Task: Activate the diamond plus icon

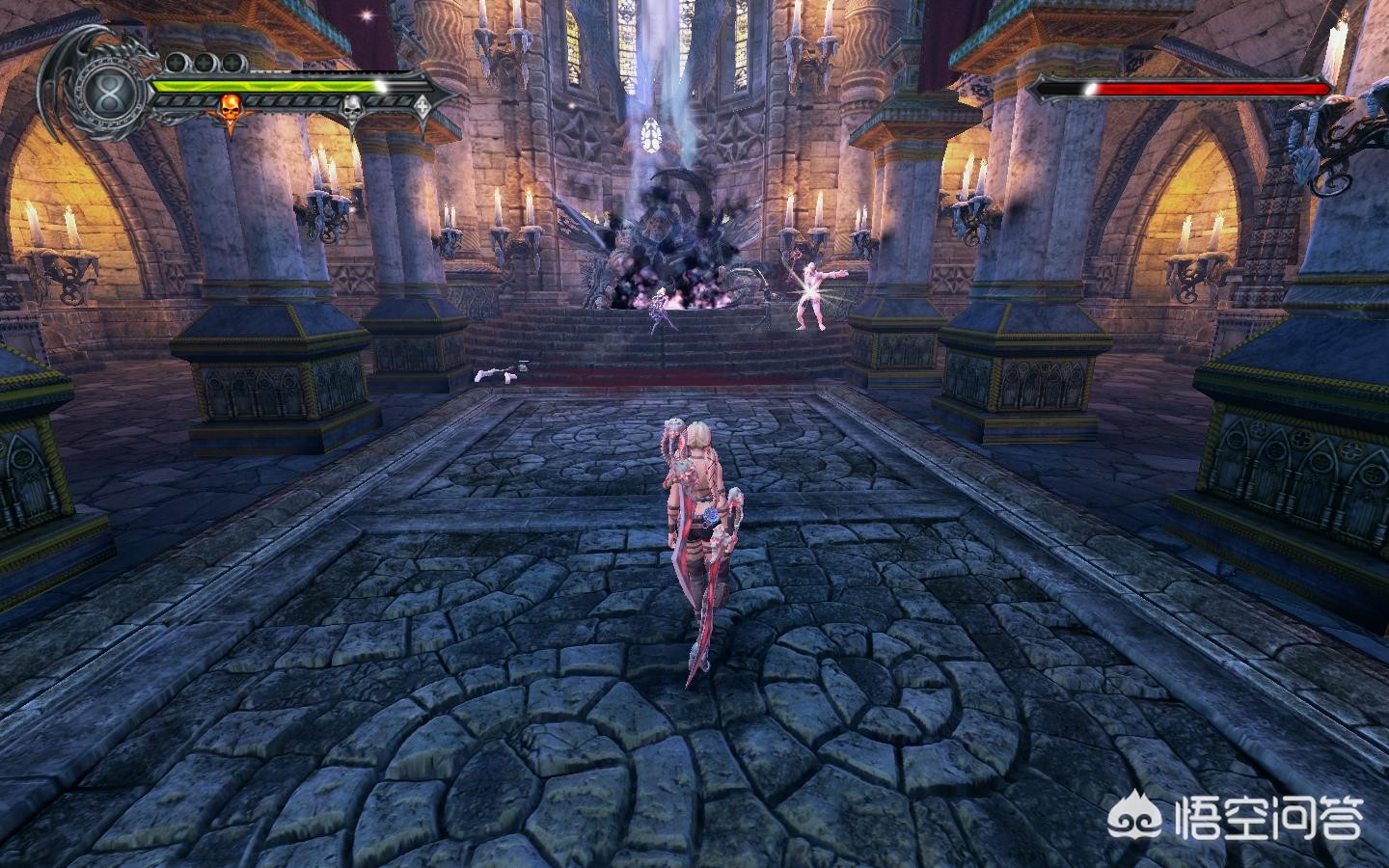Action: point(422,105)
